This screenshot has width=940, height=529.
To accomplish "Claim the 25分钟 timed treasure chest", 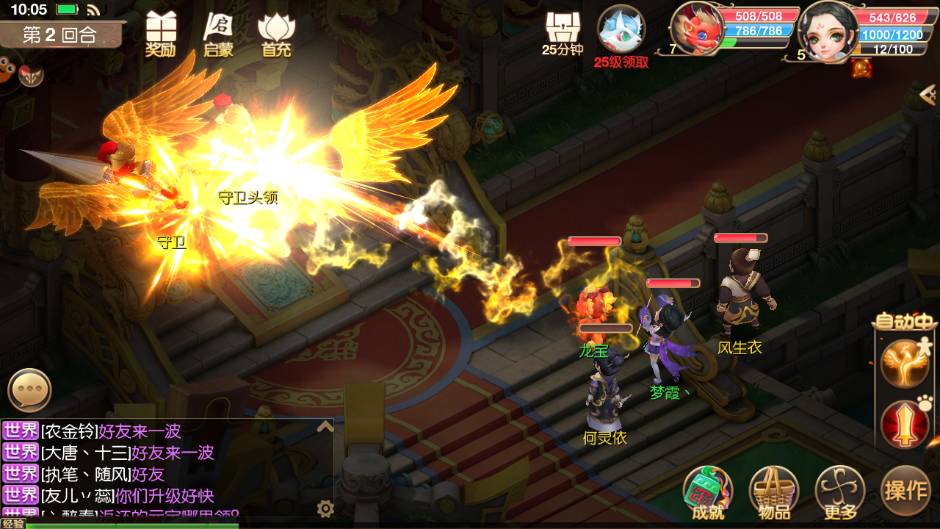I will pos(562,32).
